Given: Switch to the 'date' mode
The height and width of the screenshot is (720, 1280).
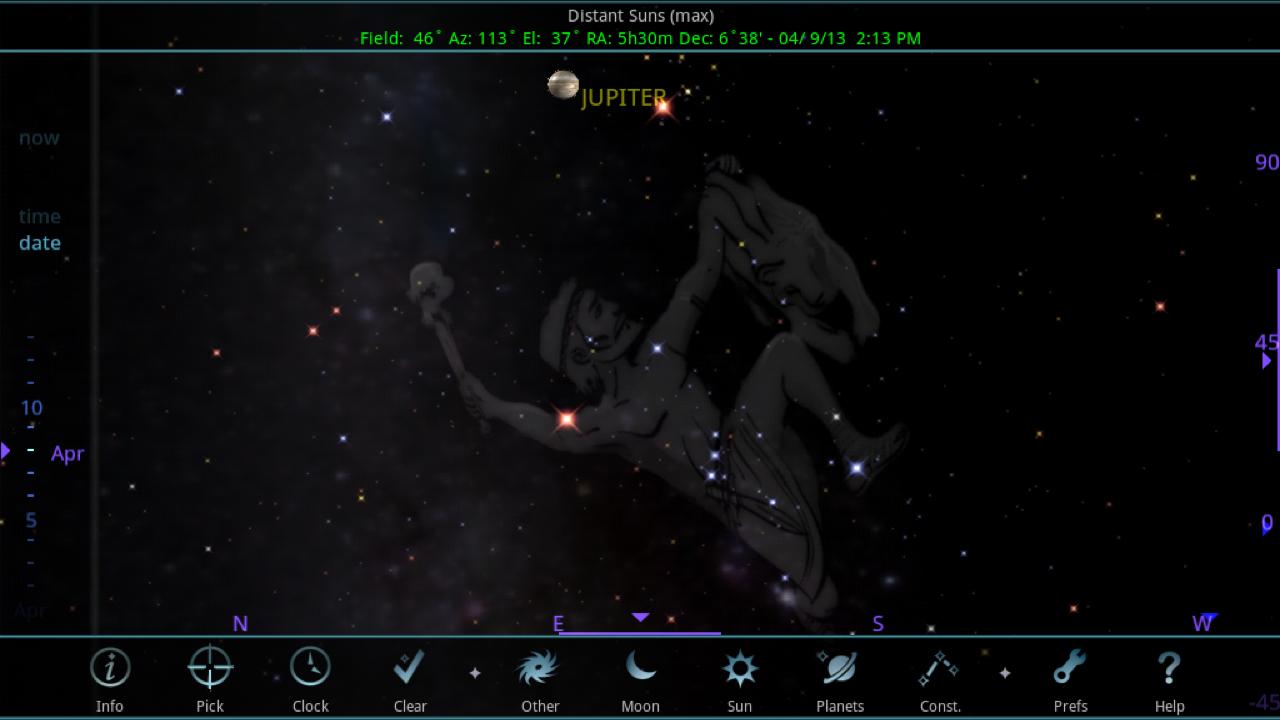Looking at the screenshot, I should point(39,243).
